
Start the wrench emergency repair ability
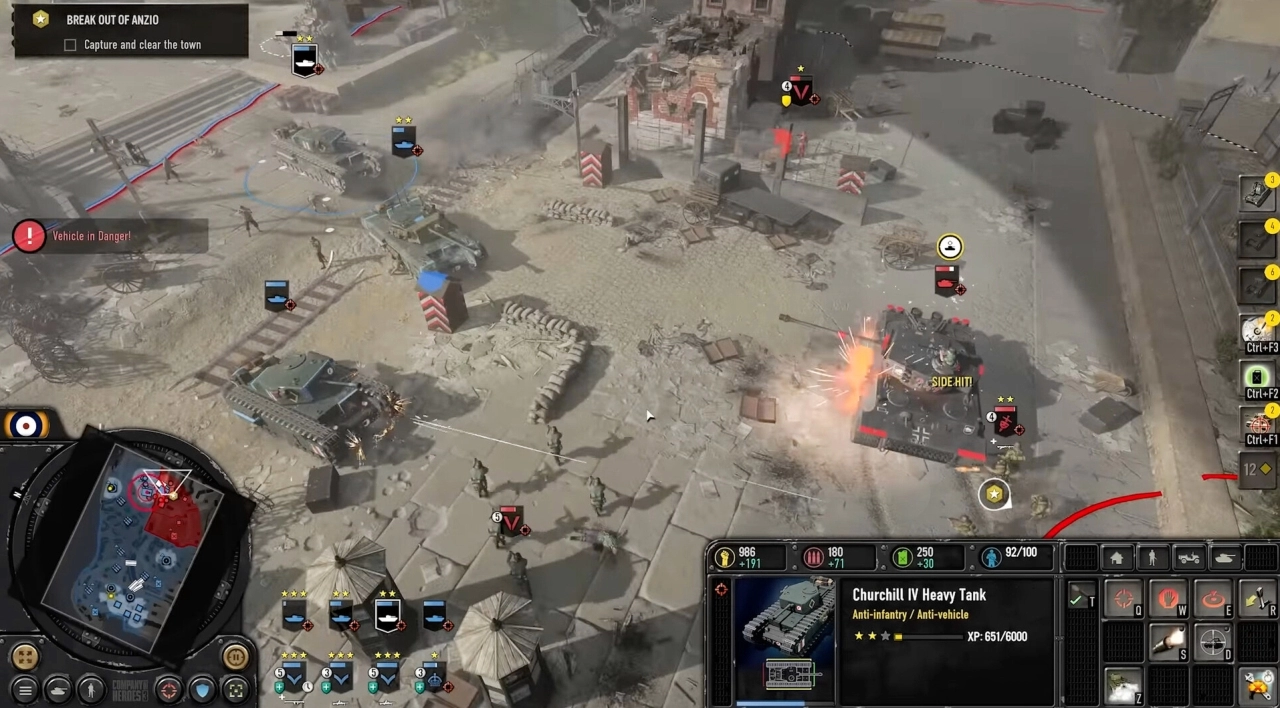(x=1258, y=686)
